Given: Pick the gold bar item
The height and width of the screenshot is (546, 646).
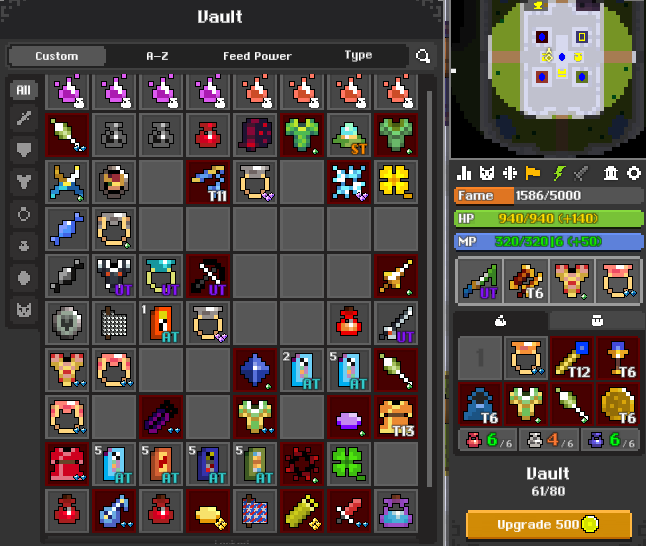Looking at the screenshot, I should (x=209, y=511).
